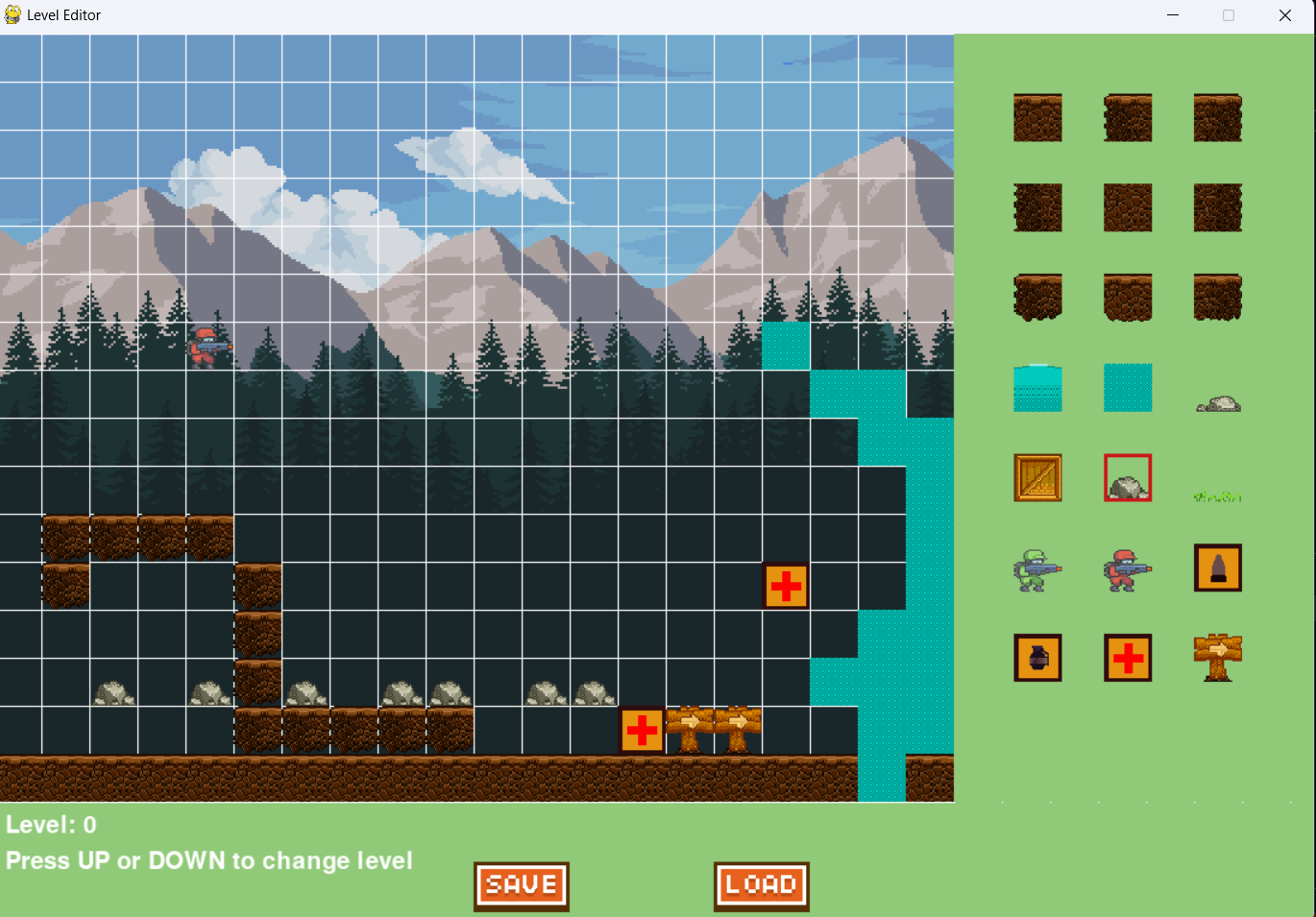This screenshot has height=917, width=1316.
Task: Click the LOAD button
Action: click(761, 884)
